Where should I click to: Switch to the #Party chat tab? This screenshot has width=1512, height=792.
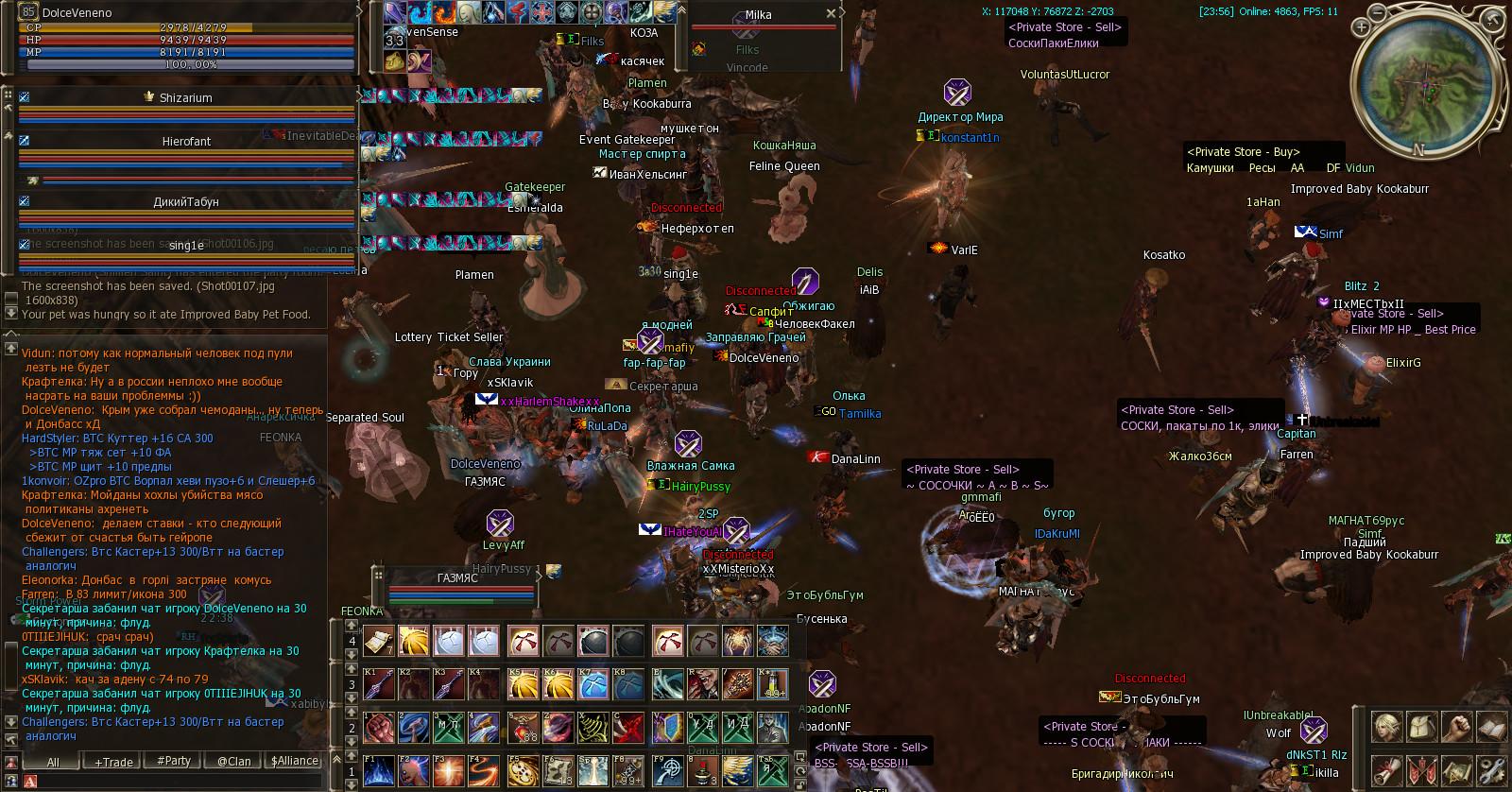(174, 761)
